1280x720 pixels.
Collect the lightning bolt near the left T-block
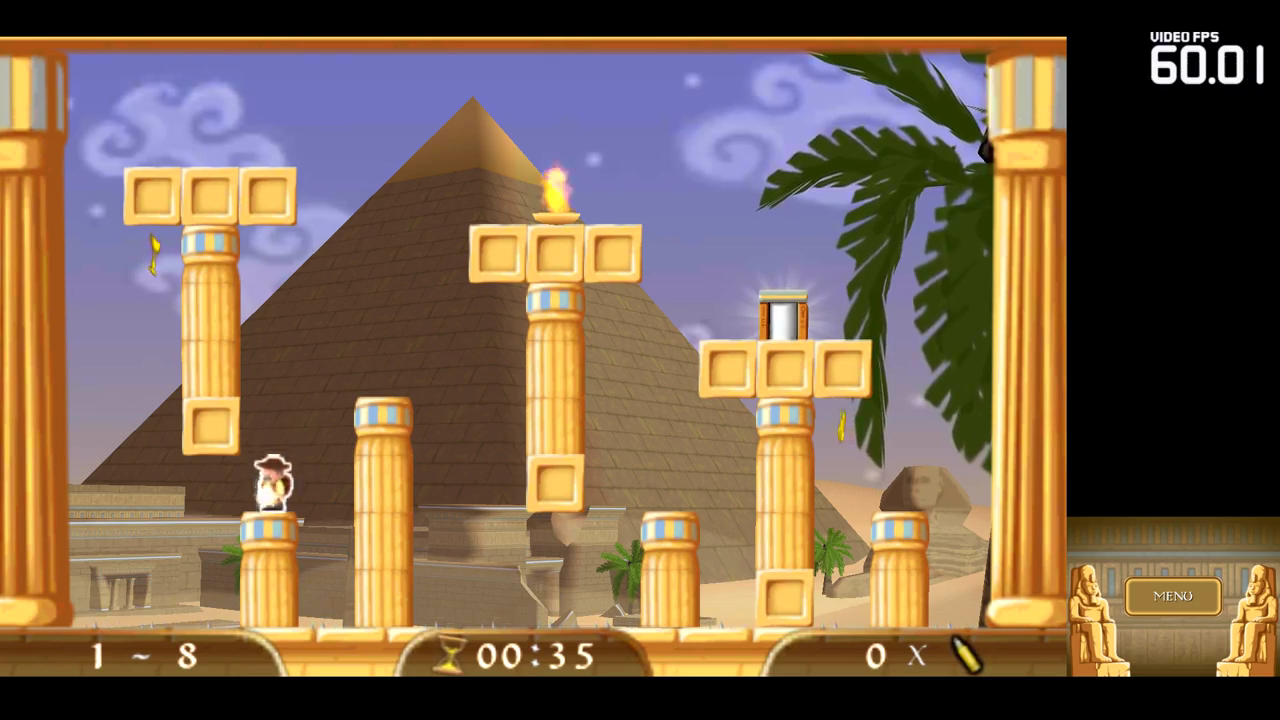pos(152,255)
